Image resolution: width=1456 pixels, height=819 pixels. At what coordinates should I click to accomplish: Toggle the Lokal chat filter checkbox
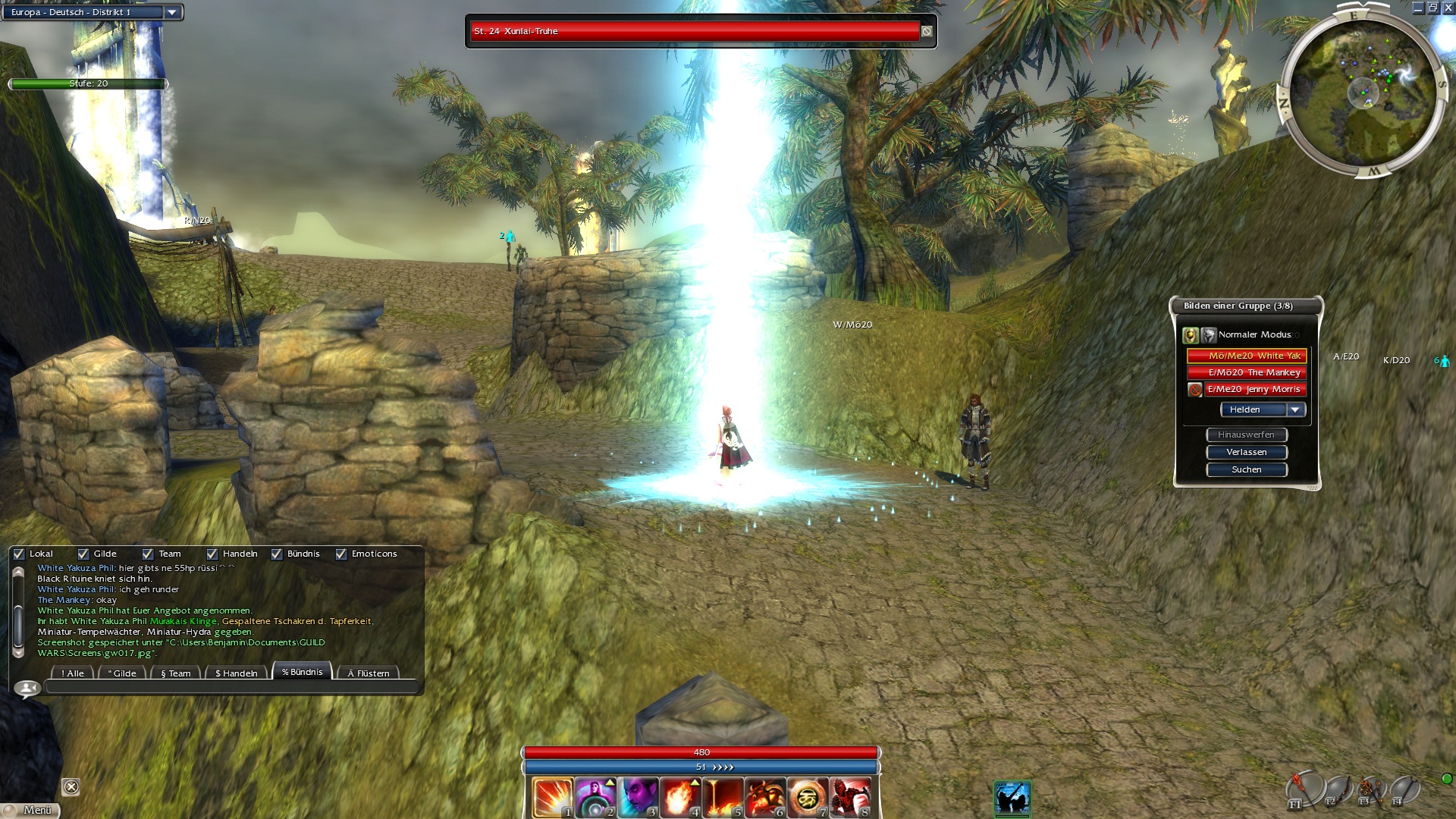pyautogui.click(x=20, y=554)
